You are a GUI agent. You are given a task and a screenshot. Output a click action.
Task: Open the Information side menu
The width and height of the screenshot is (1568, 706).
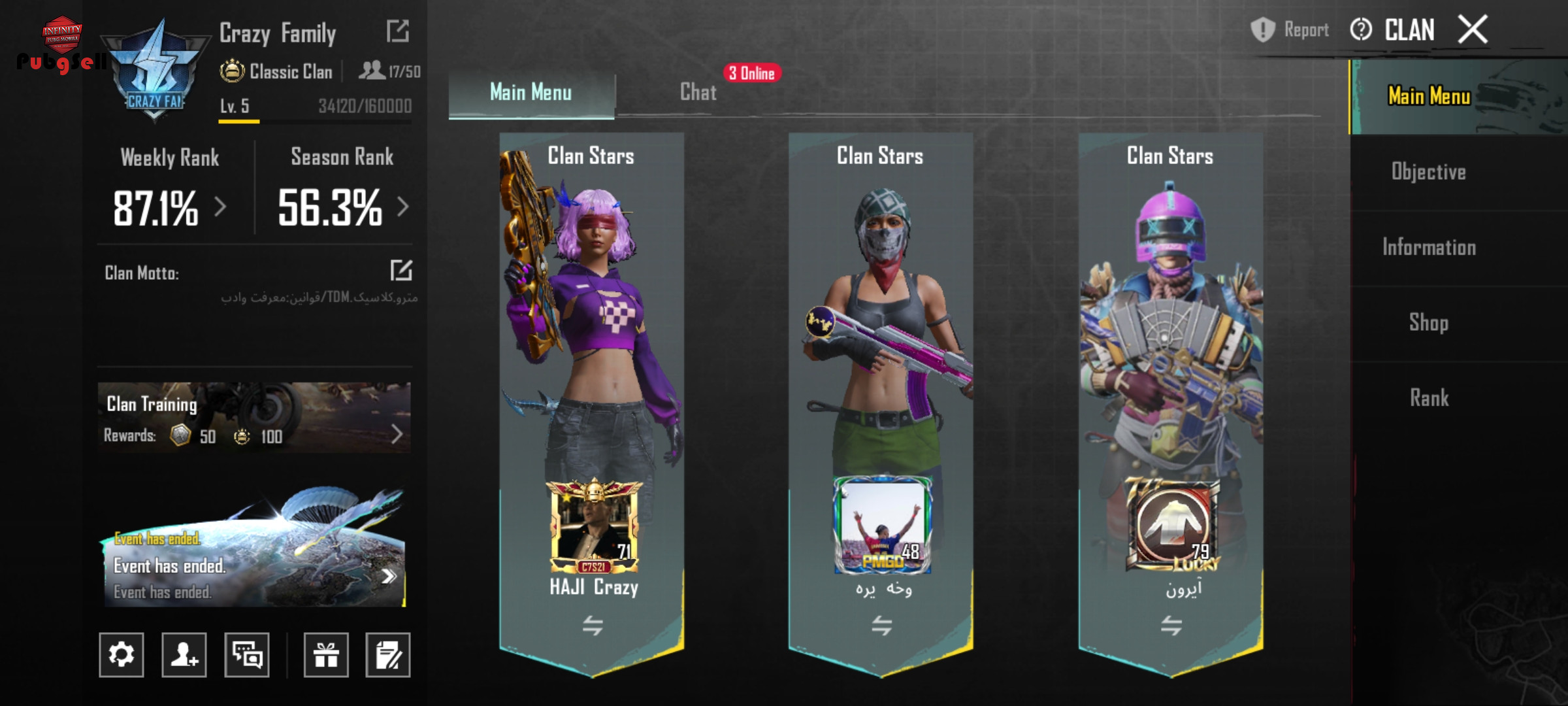pos(1428,247)
